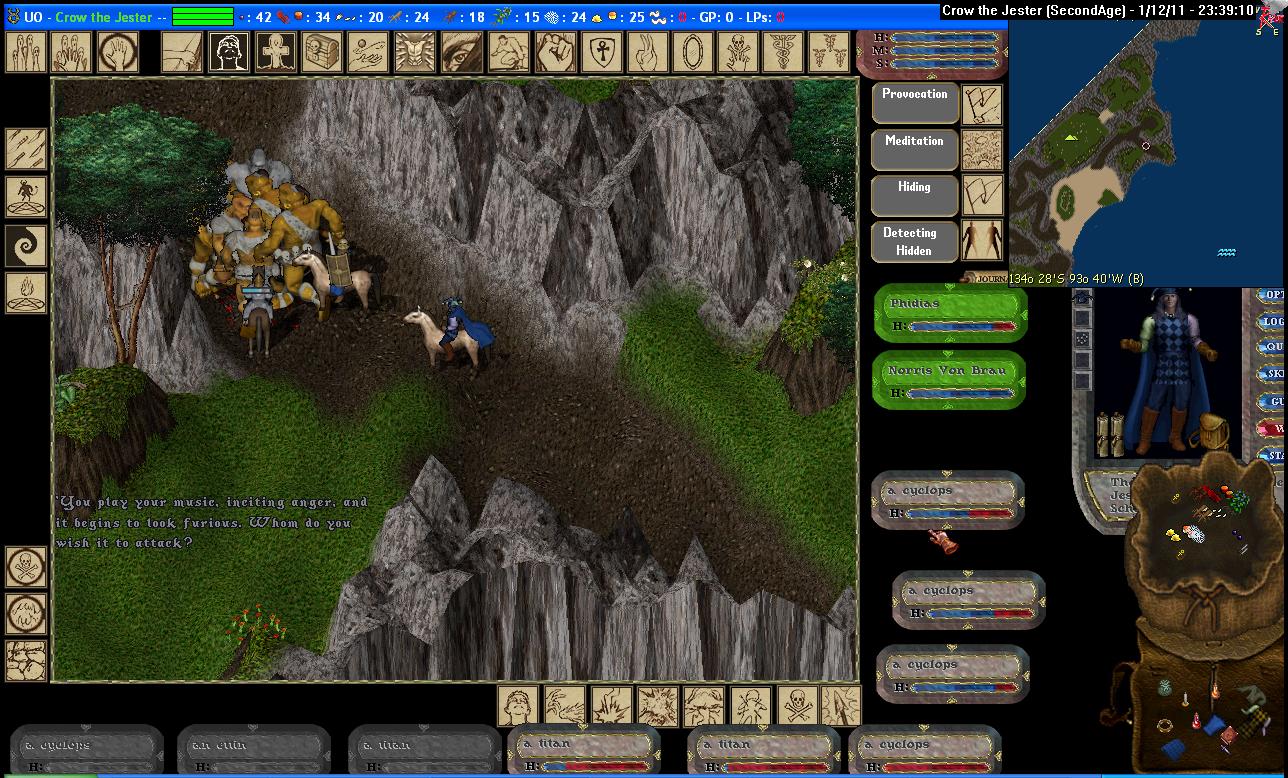Activate the Meditation skill button
The width and height of the screenshot is (1288, 778).
(915, 149)
